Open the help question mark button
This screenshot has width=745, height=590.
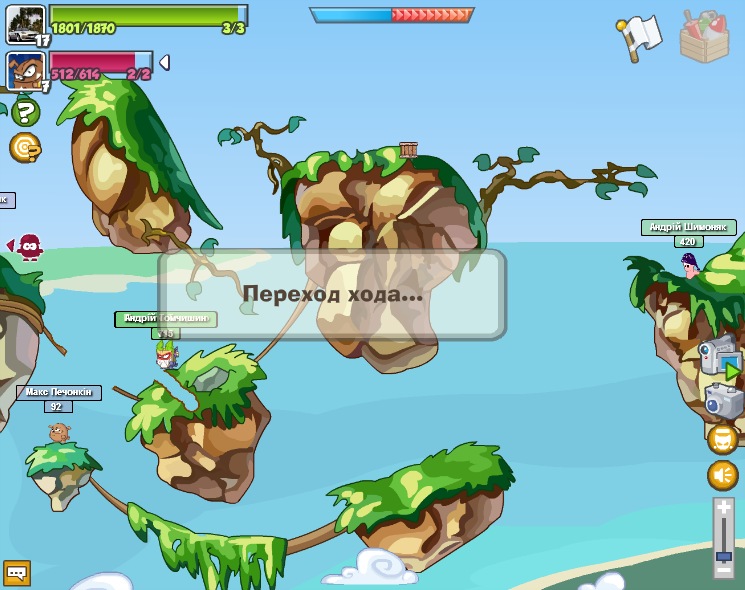pos(27,111)
